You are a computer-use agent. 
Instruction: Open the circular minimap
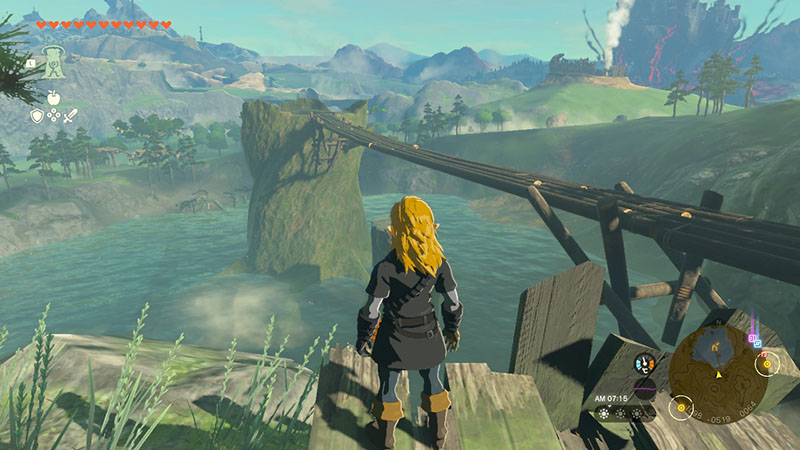(718, 372)
